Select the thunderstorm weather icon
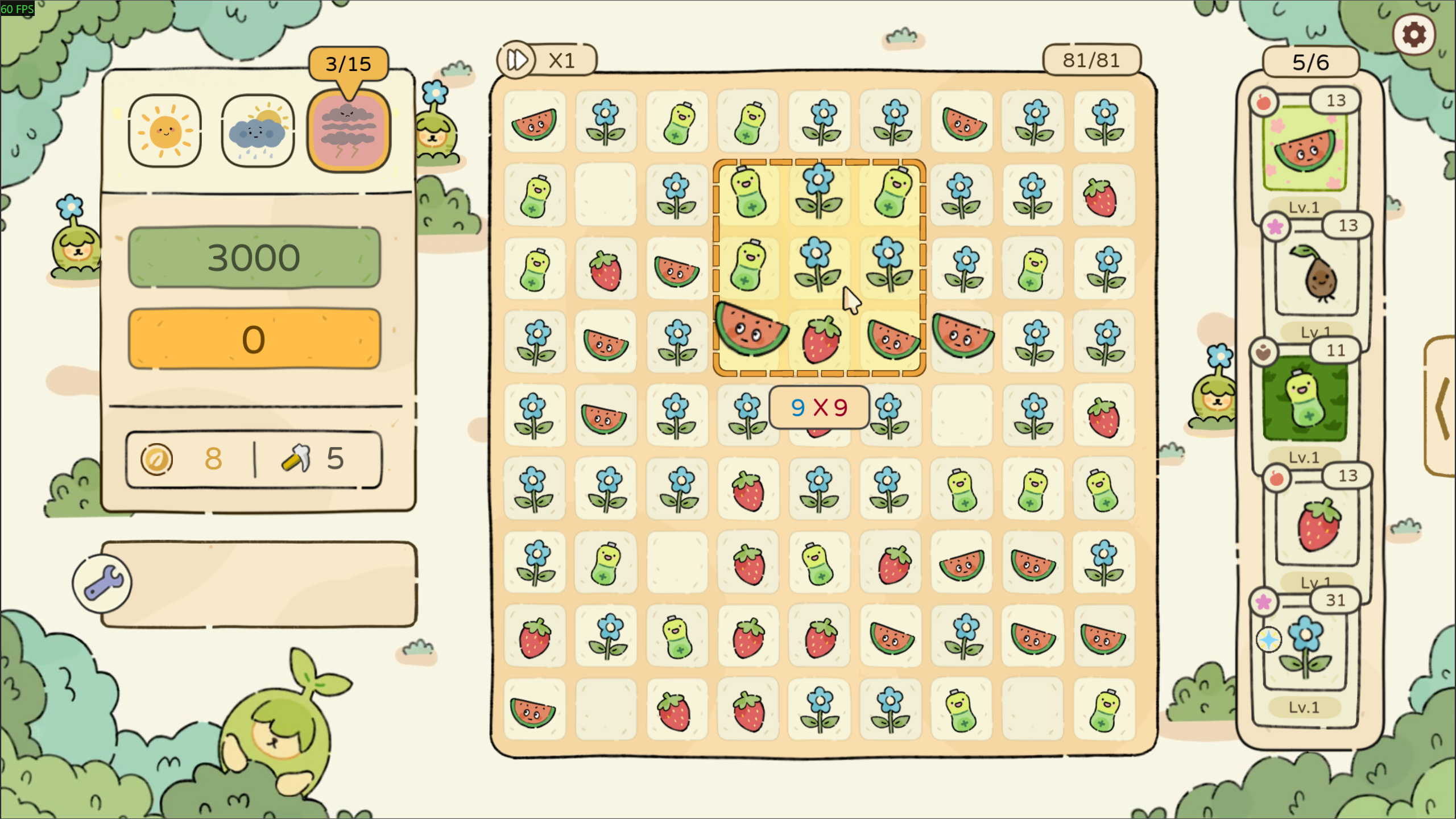1456x819 pixels. pos(349,131)
